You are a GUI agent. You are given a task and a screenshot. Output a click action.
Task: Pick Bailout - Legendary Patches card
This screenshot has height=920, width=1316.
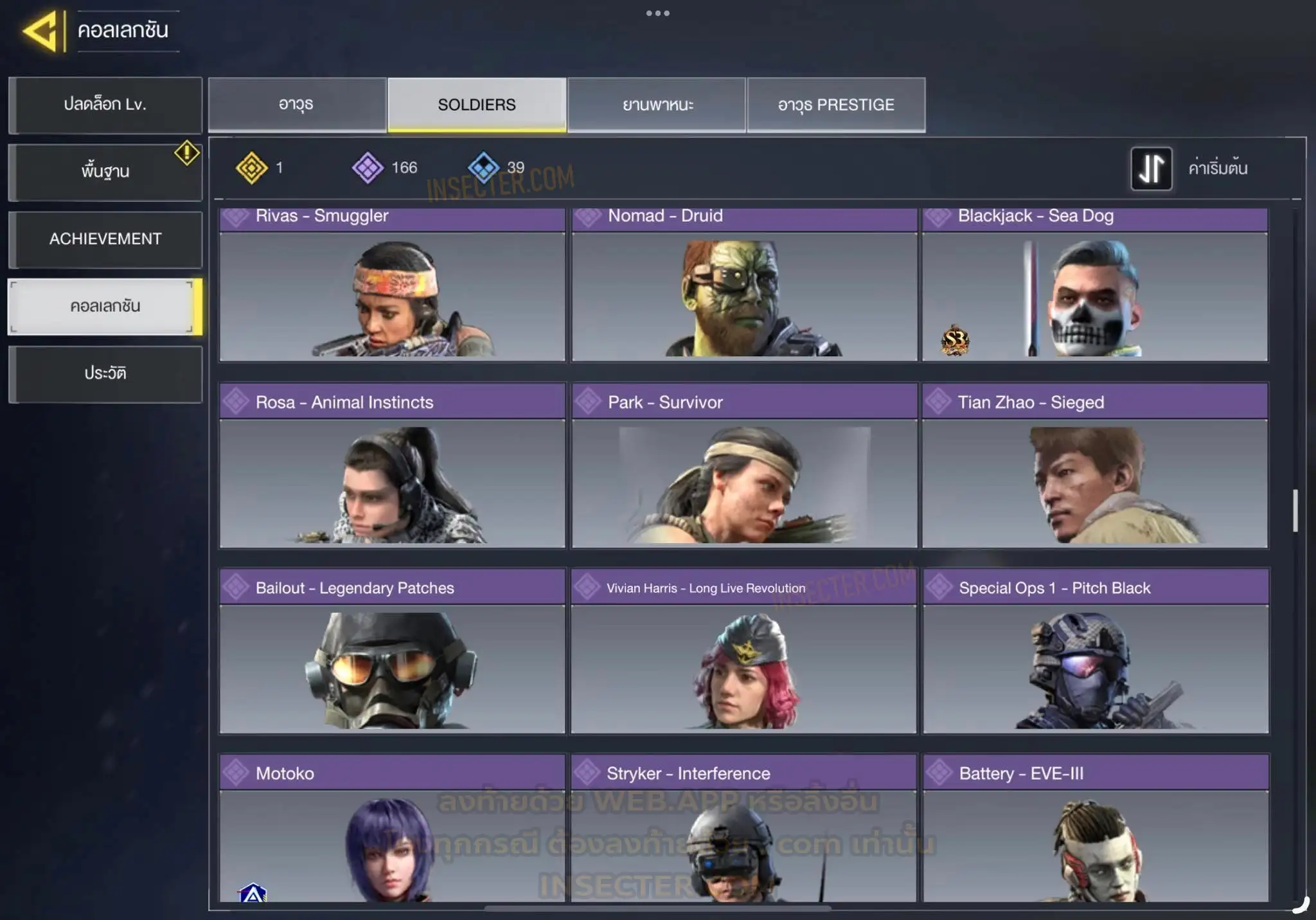(x=392, y=651)
